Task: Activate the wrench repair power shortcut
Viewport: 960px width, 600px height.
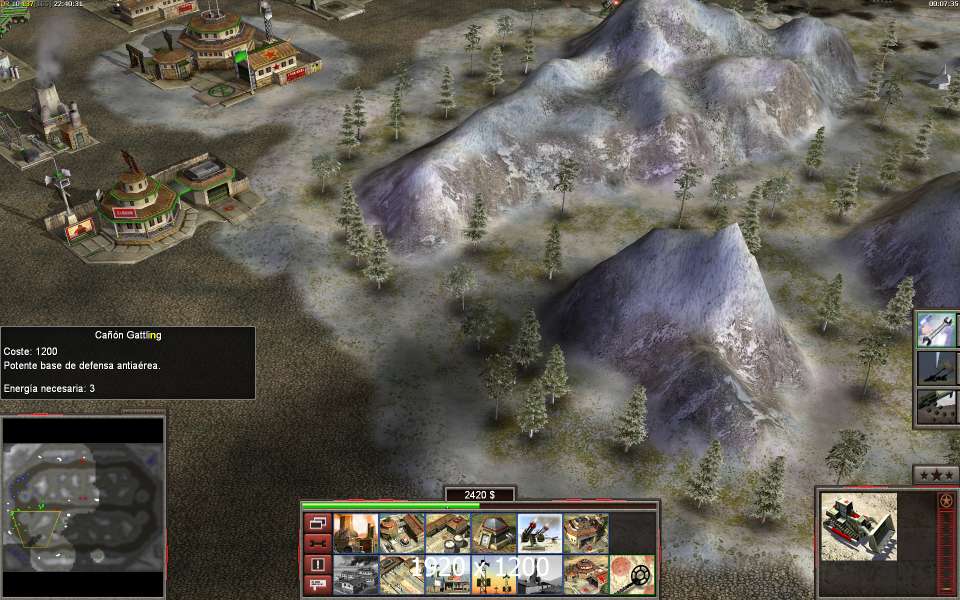Action: tap(936, 329)
